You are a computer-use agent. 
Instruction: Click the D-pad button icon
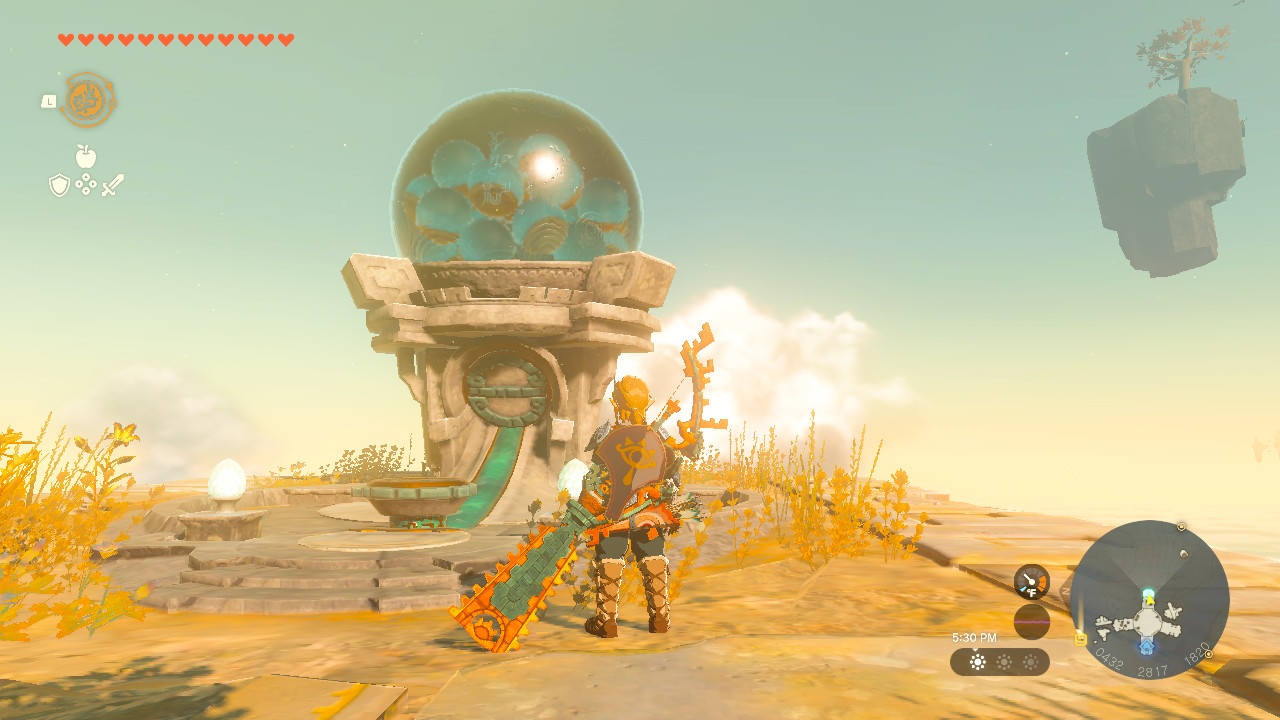pos(86,183)
